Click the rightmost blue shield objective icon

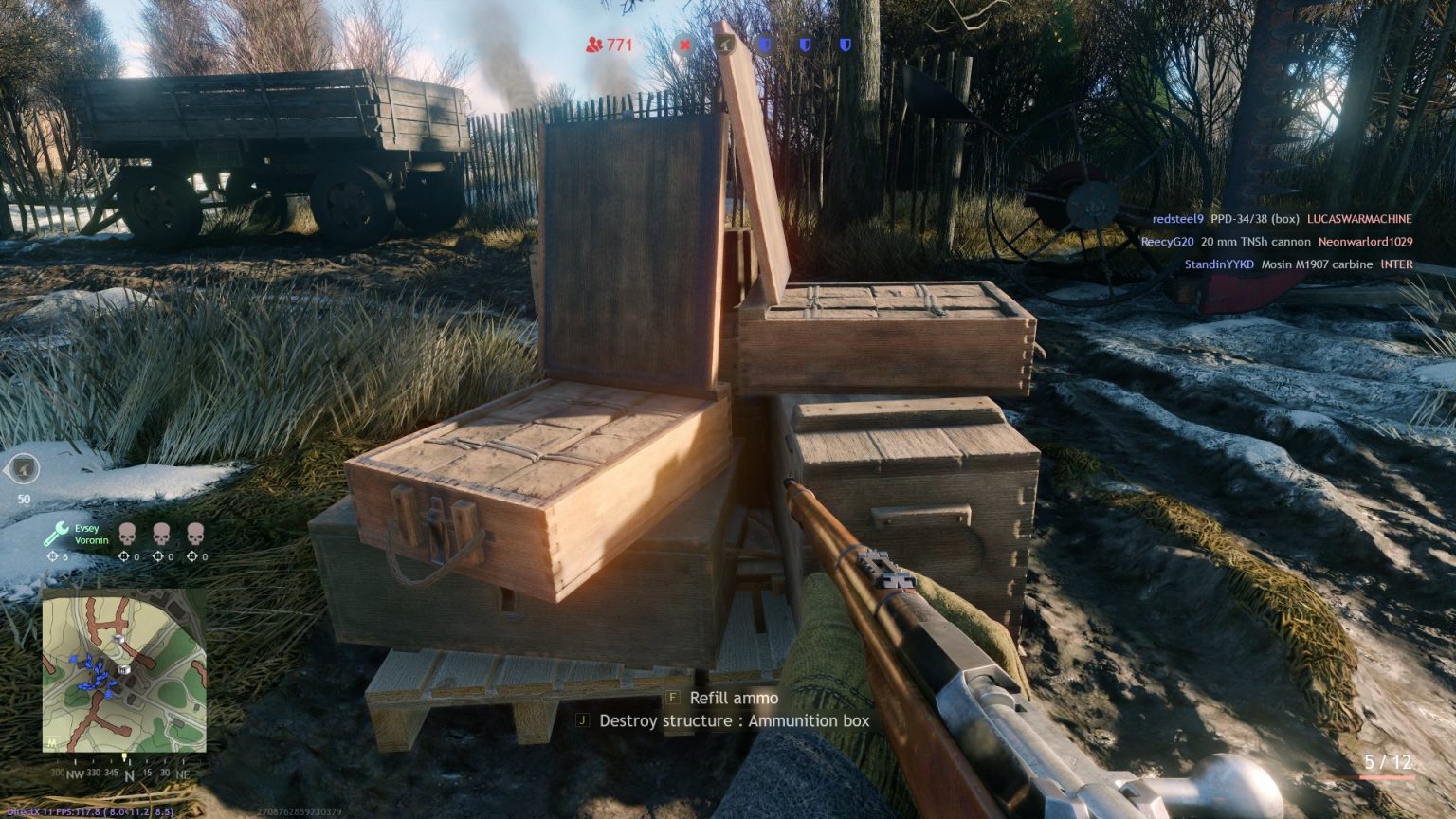tap(845, 44)
